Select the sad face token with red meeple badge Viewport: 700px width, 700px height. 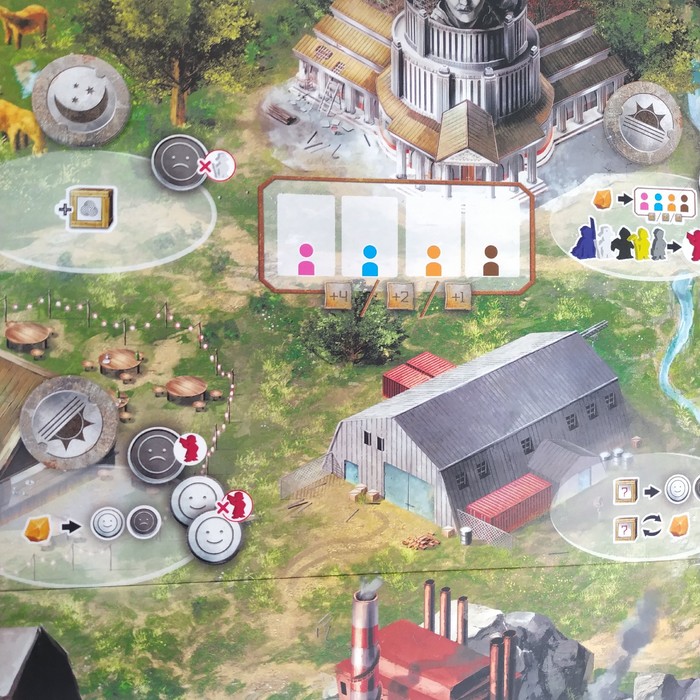coord(158,455)
